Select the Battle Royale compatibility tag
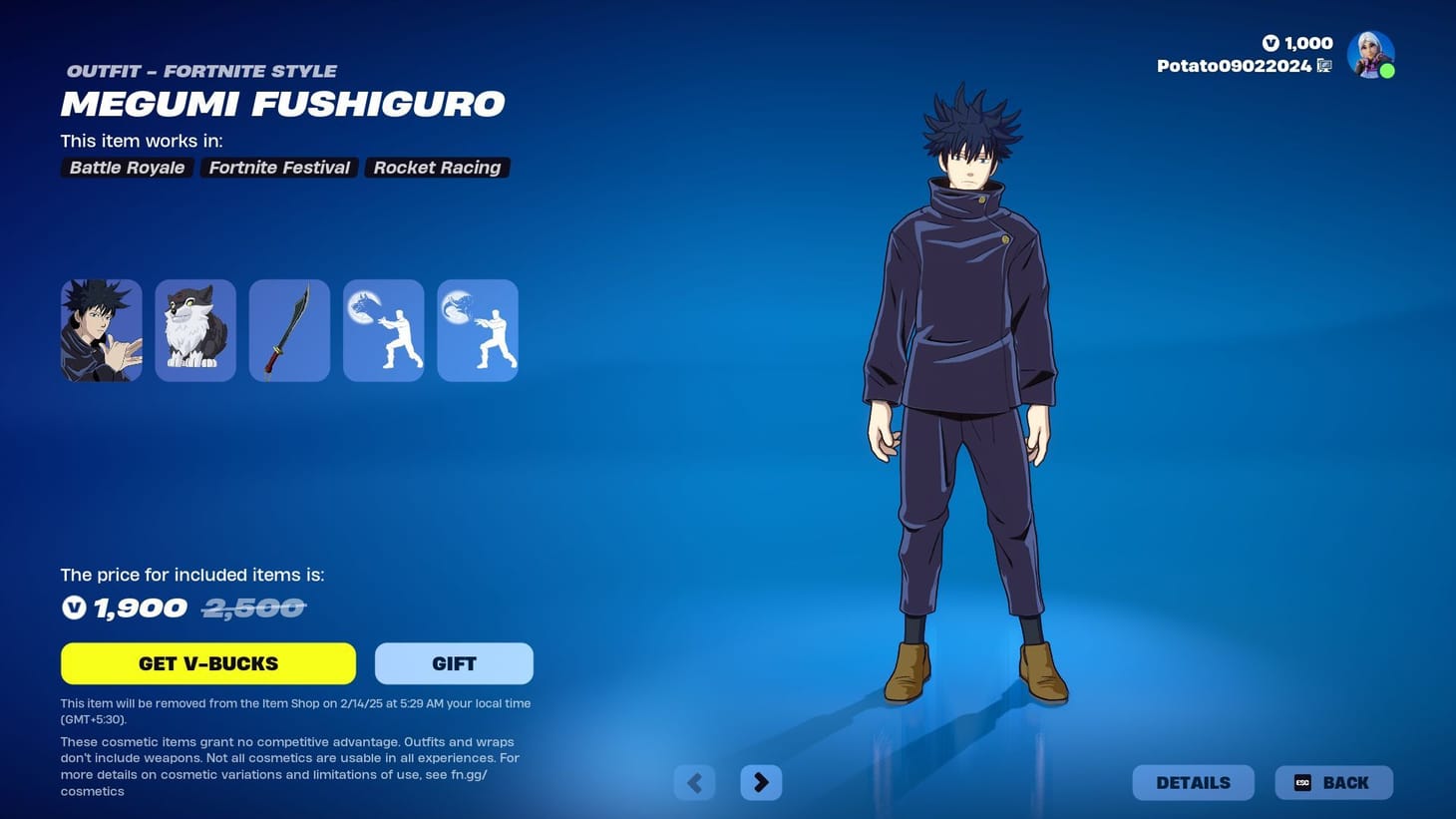This screenshot has width=1456, height=819. tap(126, 167)
